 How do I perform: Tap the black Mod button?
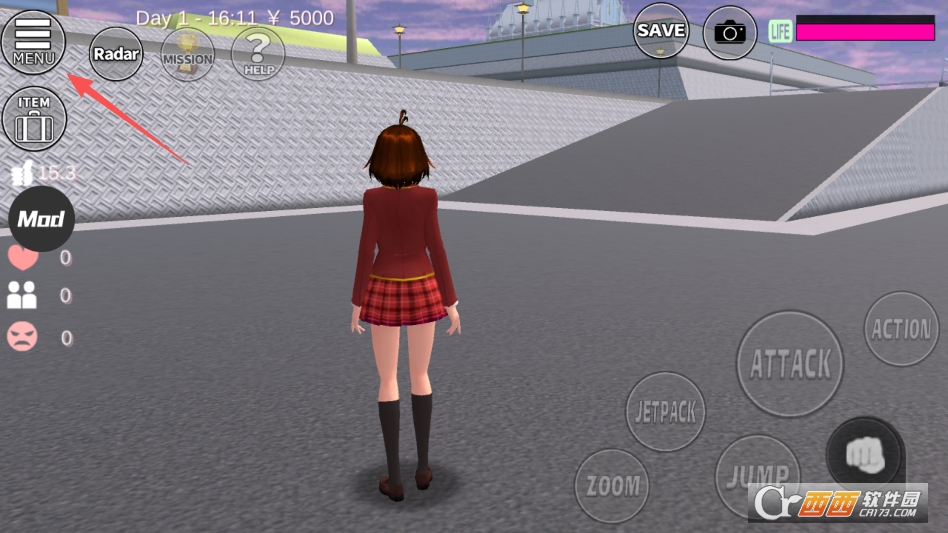[x=42, y=219]
